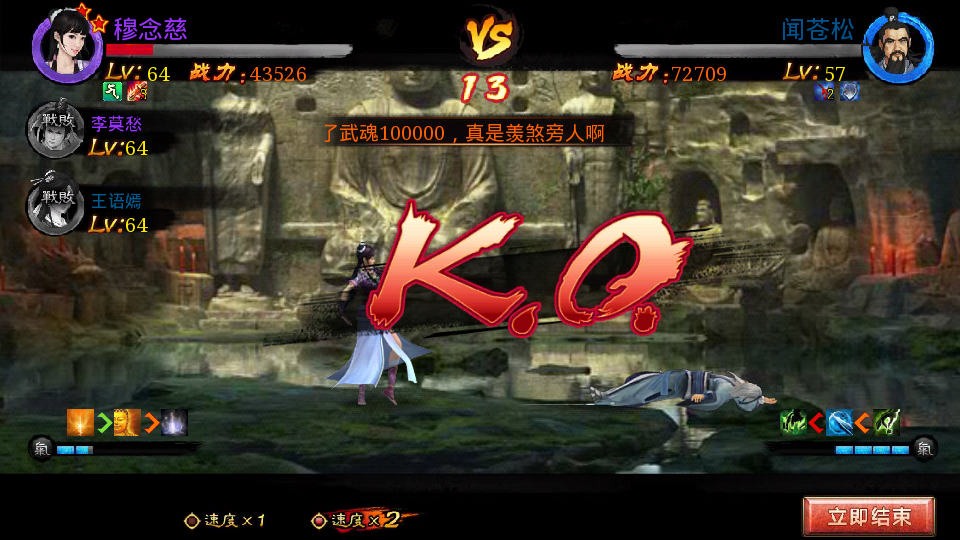Click the 立即结束 end-battle button

tap(868, 517)
